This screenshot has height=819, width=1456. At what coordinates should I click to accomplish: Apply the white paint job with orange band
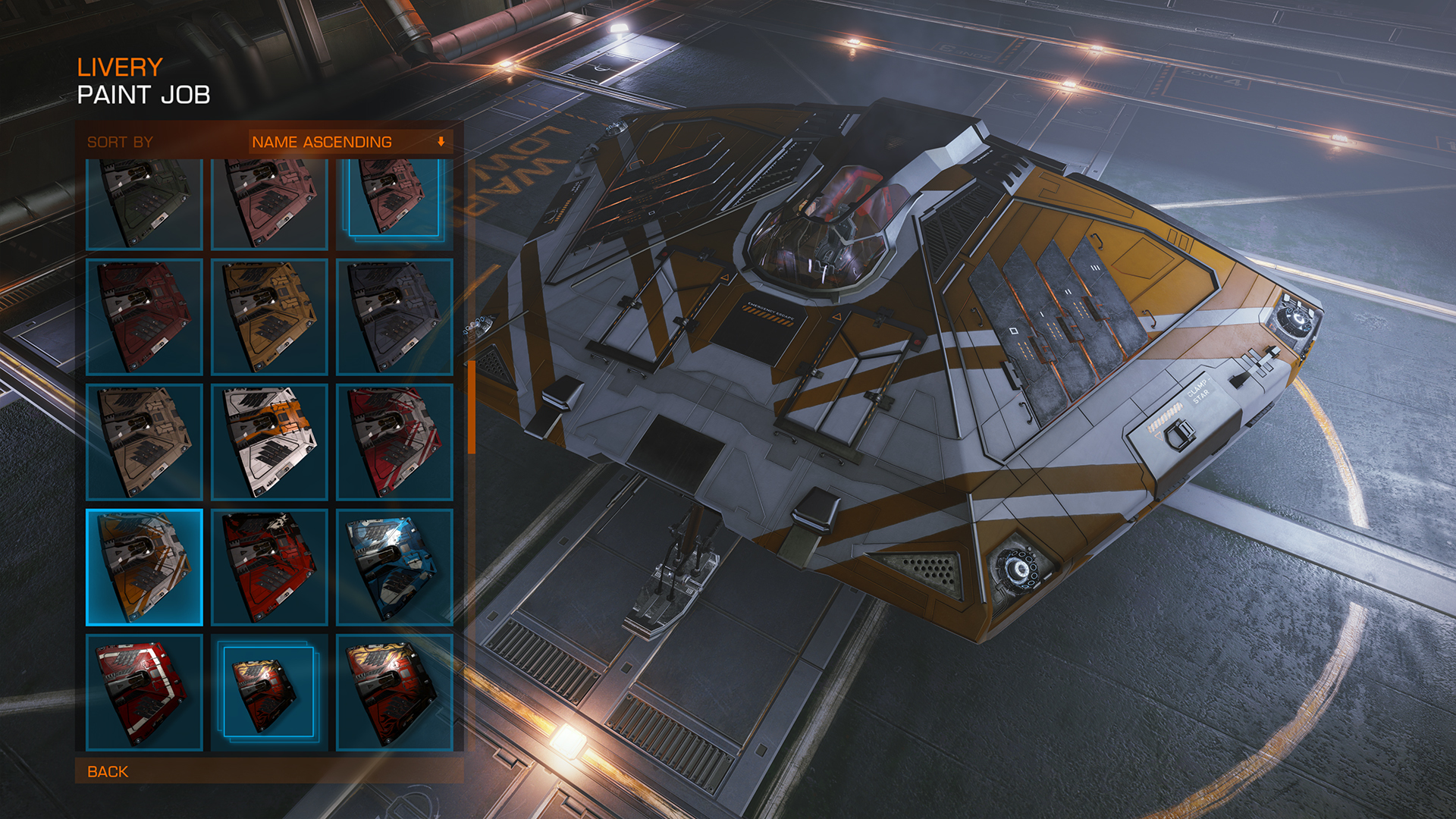(269, 442)
